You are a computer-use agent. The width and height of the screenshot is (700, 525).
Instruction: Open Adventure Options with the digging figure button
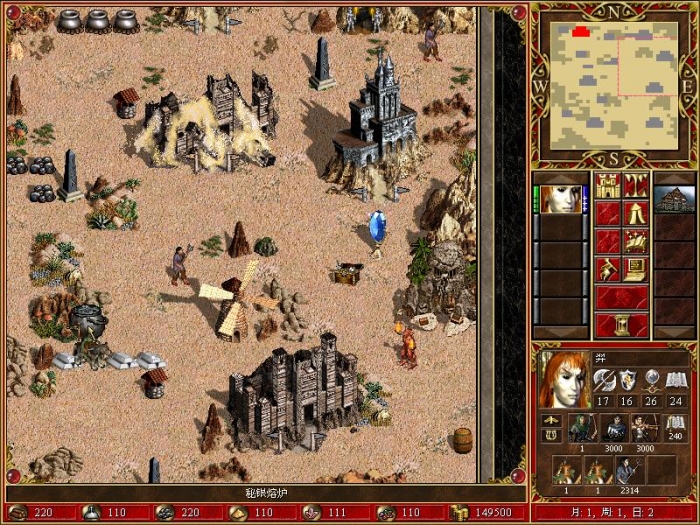pyautogui.click(x=608, y=269)
